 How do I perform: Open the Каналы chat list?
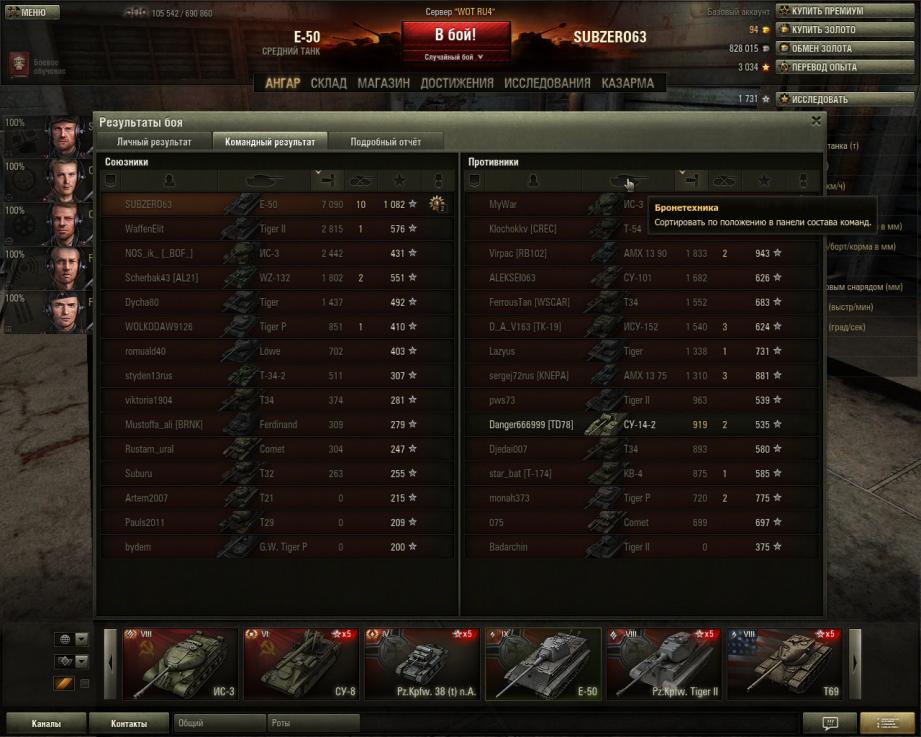(x=45, y=723)
